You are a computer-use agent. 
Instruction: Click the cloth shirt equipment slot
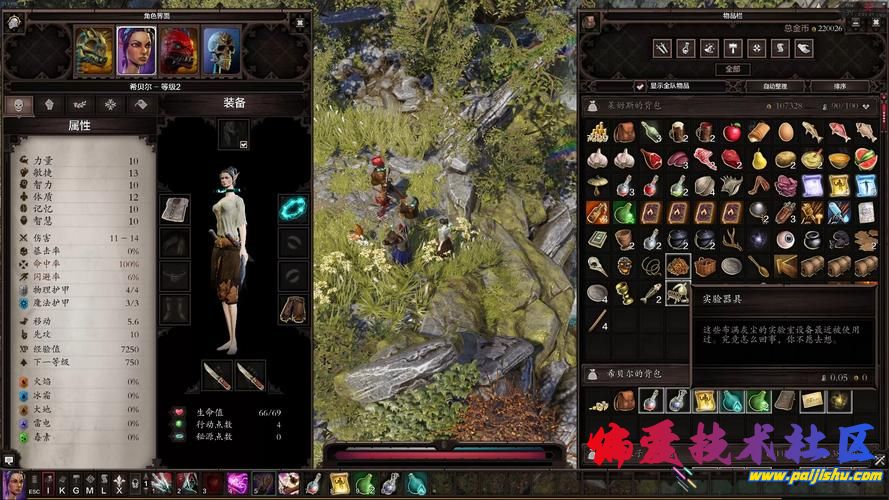coord(174,210)
